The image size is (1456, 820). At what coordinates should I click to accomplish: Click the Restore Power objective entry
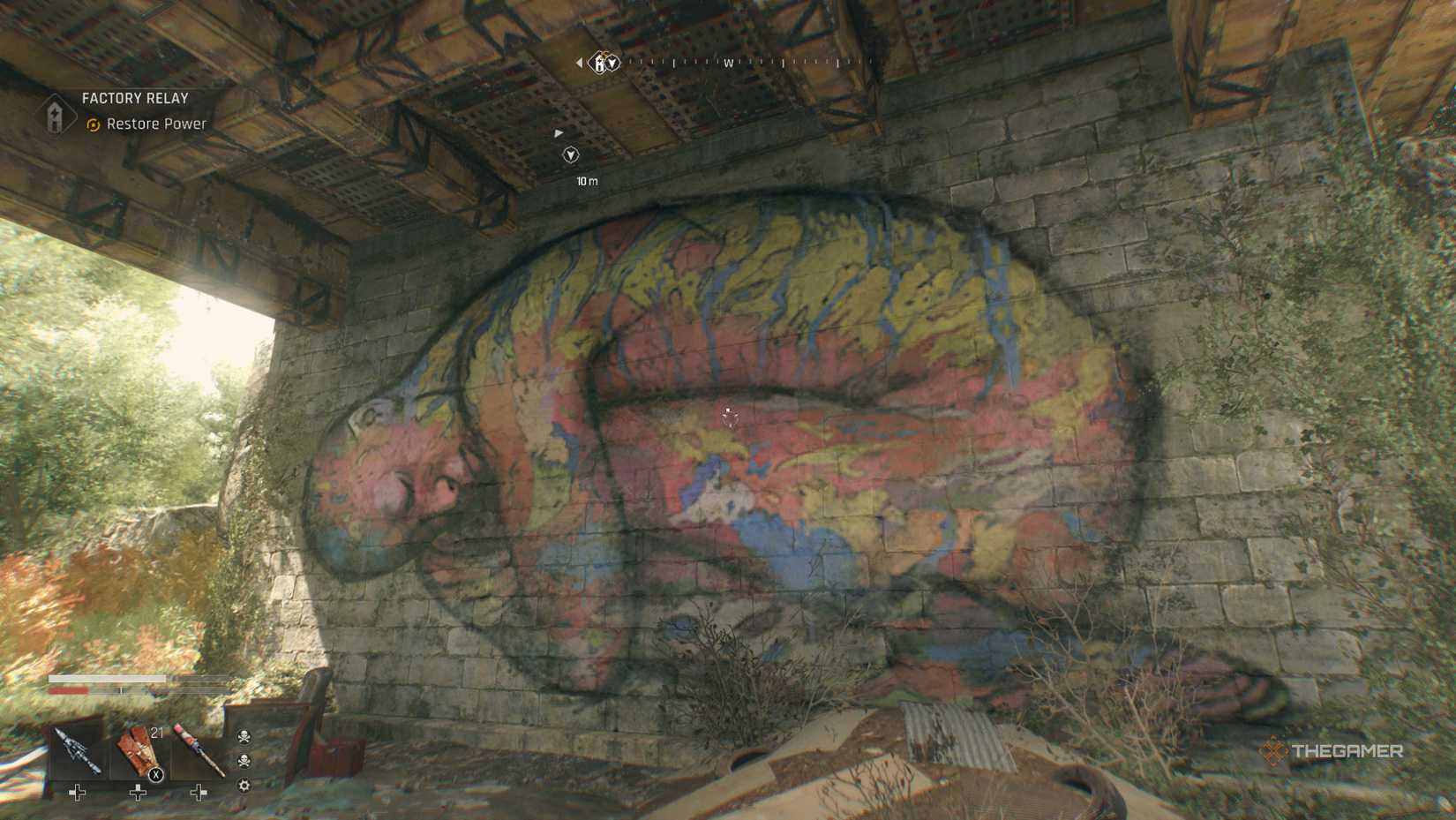(155, 124)
